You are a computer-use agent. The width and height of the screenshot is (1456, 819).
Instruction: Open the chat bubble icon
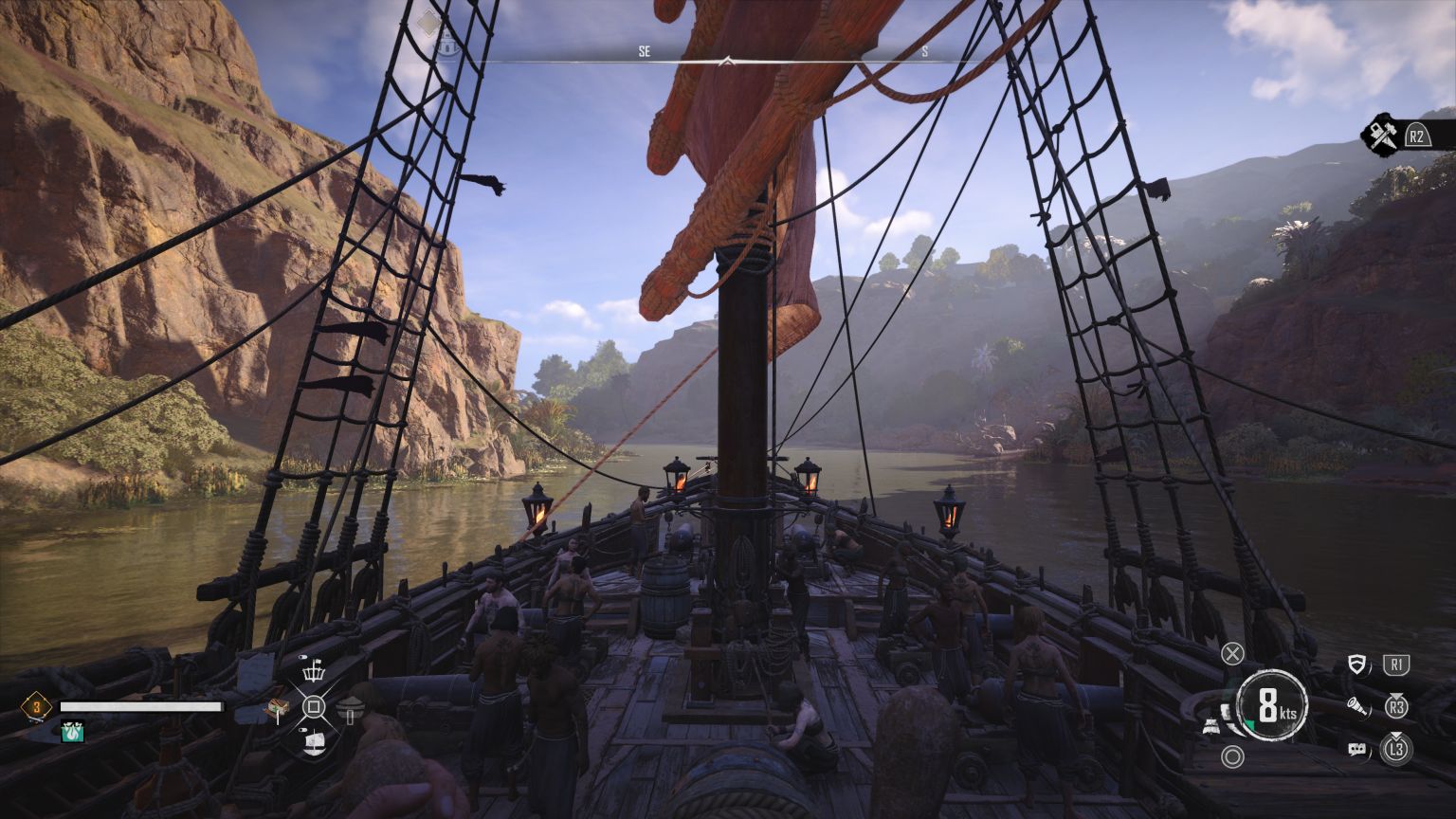[x=1357, y=749]
